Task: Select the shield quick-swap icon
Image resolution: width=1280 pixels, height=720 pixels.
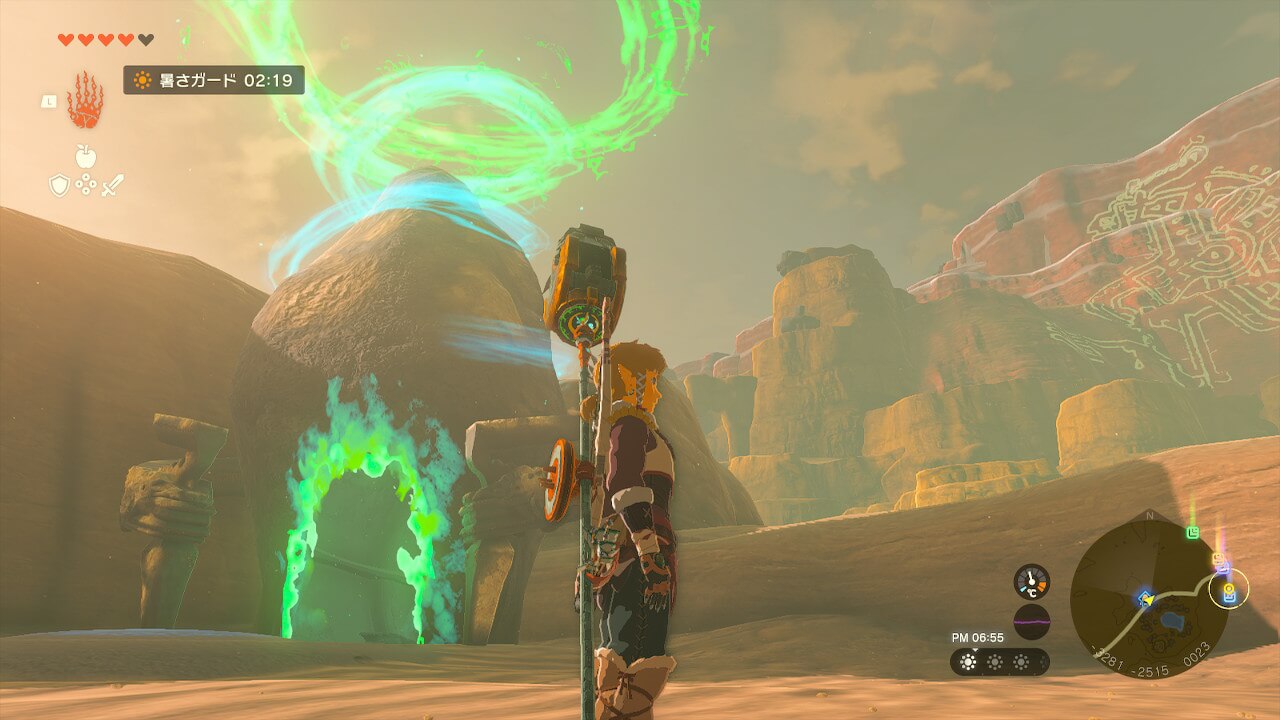Action: coord(60,185)
